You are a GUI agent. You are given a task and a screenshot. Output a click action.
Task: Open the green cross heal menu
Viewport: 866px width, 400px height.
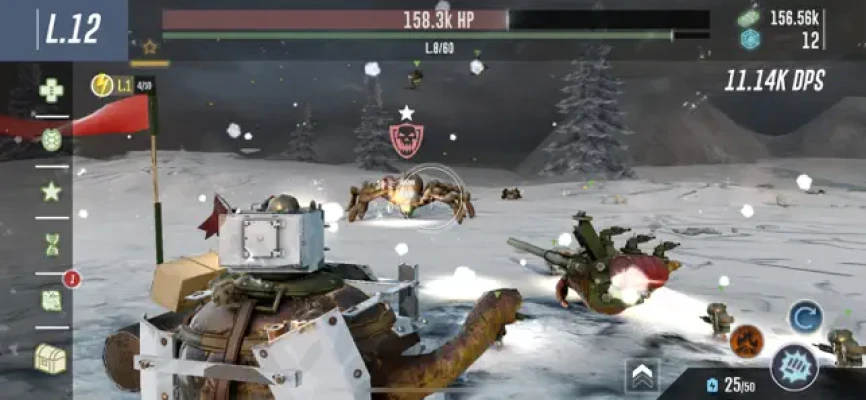[51, 90]
